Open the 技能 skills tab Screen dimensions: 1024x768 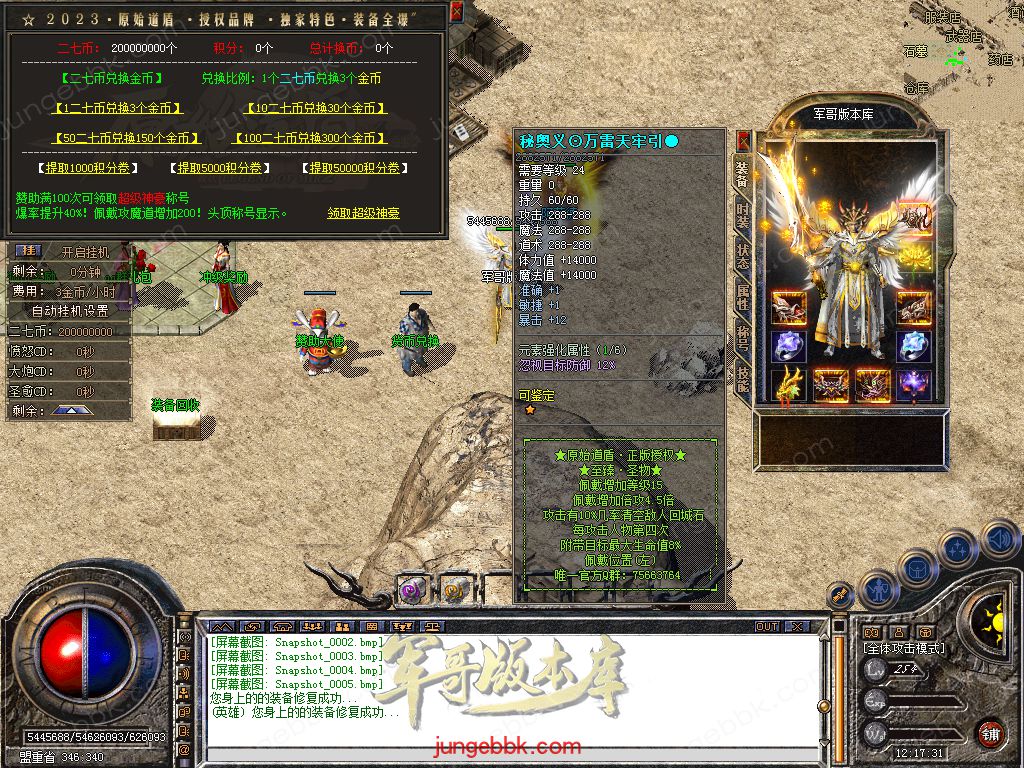point(742,377)
